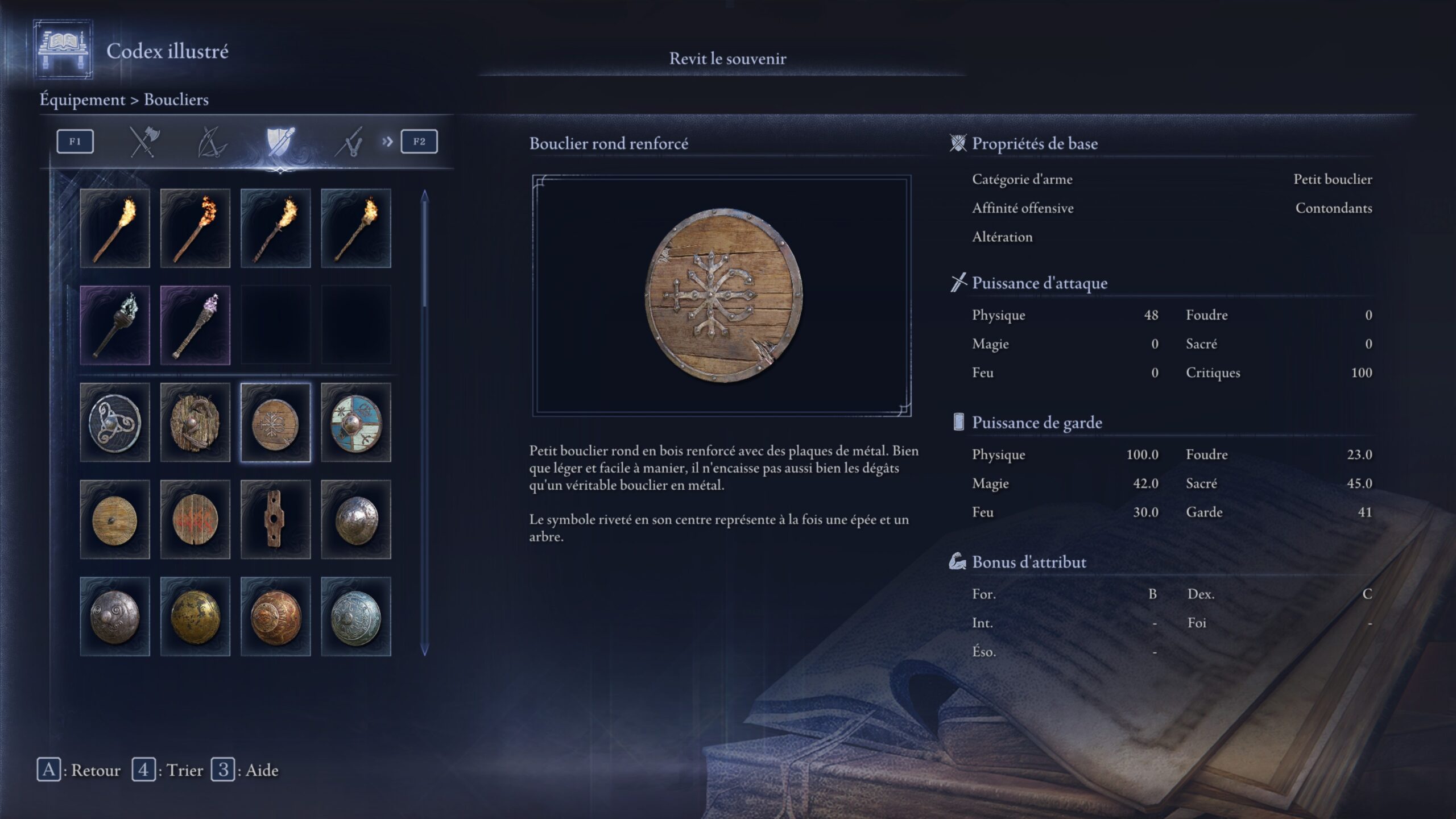Select the narrow wooden plank buckler
The image size is (1456, 819).
[x=276, y=519]
